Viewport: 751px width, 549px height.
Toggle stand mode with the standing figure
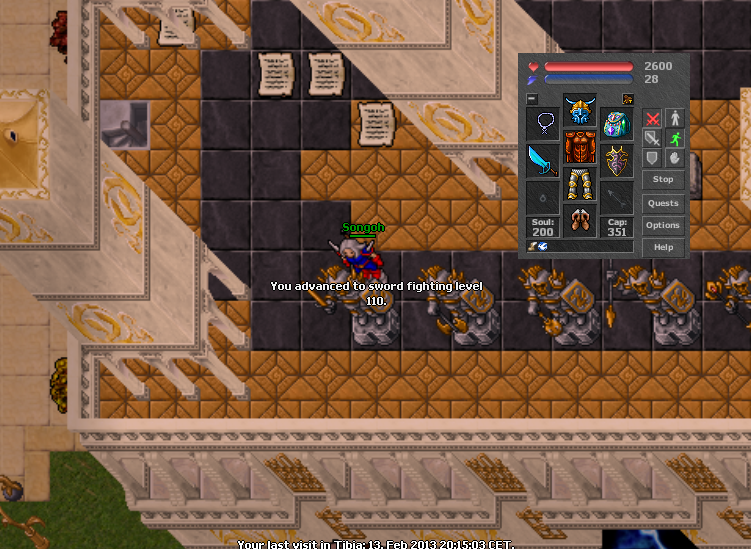[x=675, y=118]
